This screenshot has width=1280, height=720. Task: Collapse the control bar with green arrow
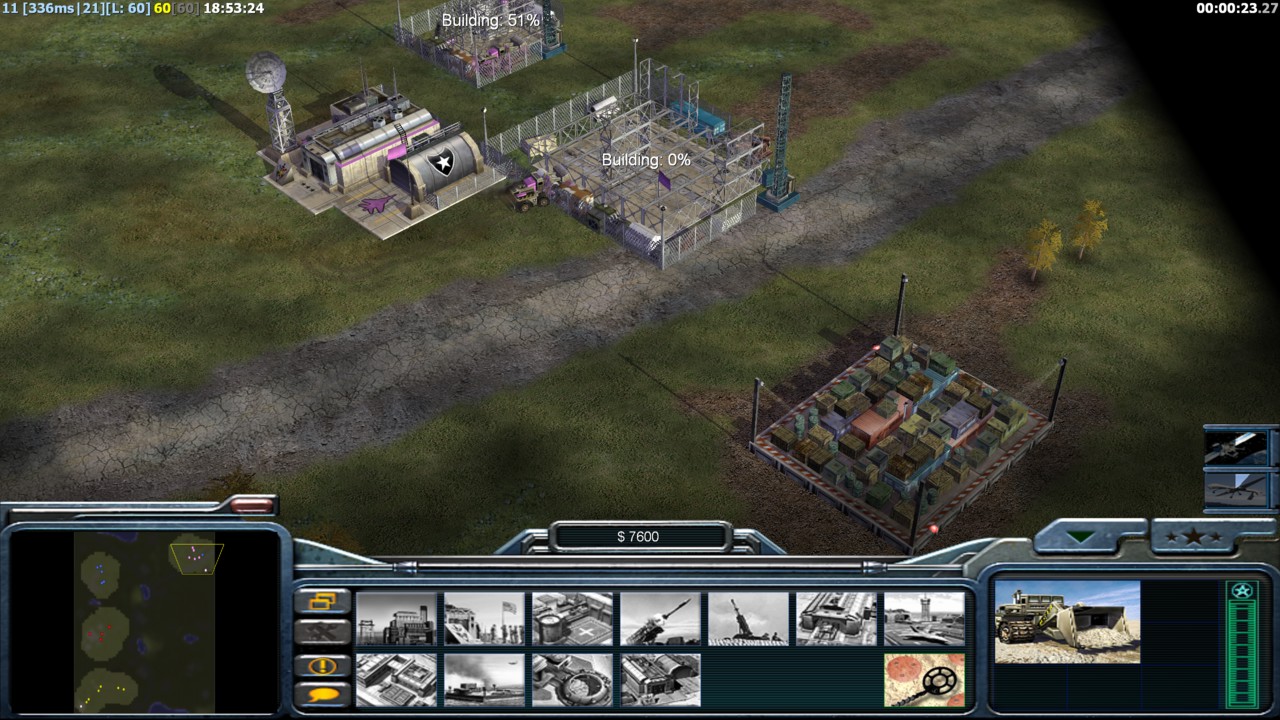tap(1081, 537)
